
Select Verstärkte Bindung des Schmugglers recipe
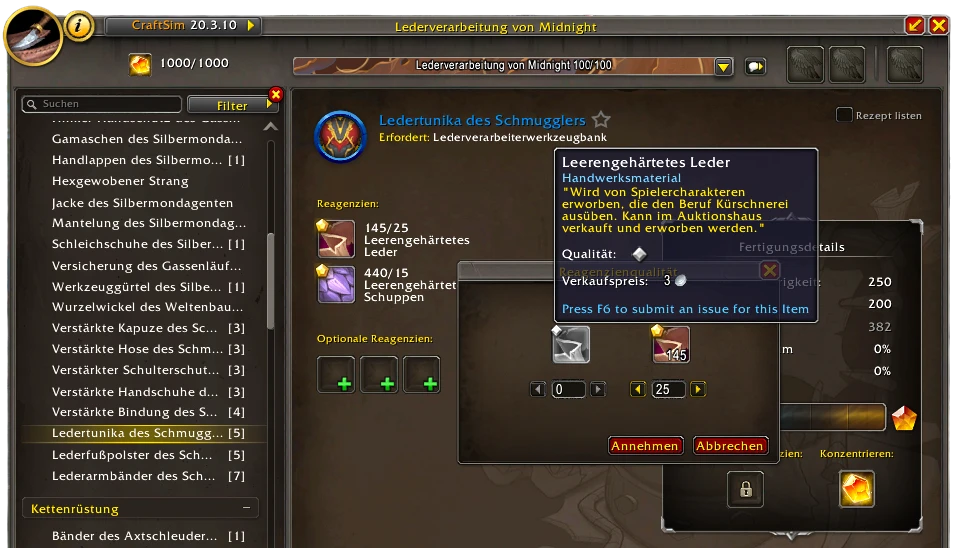[135, 412]
